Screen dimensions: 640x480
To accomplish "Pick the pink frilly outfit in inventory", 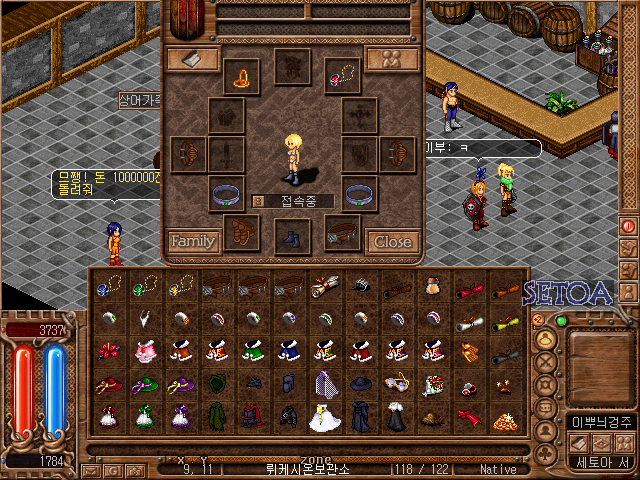I will click(144, 351).
